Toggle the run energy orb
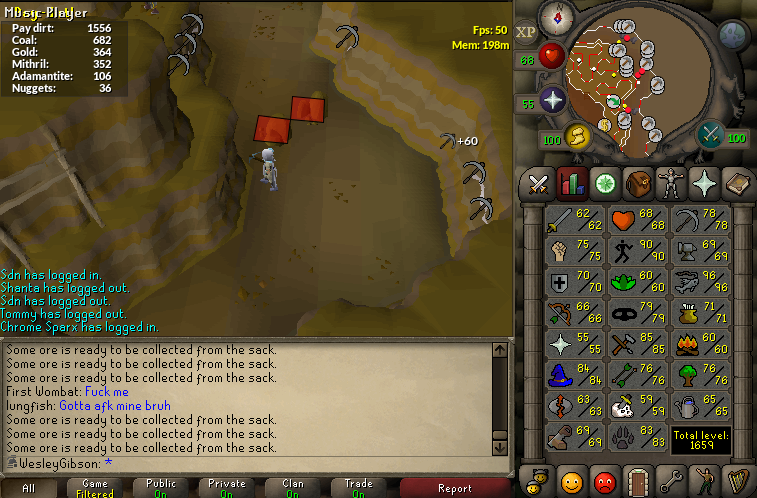Screen dimensions: 757x498 577,135
